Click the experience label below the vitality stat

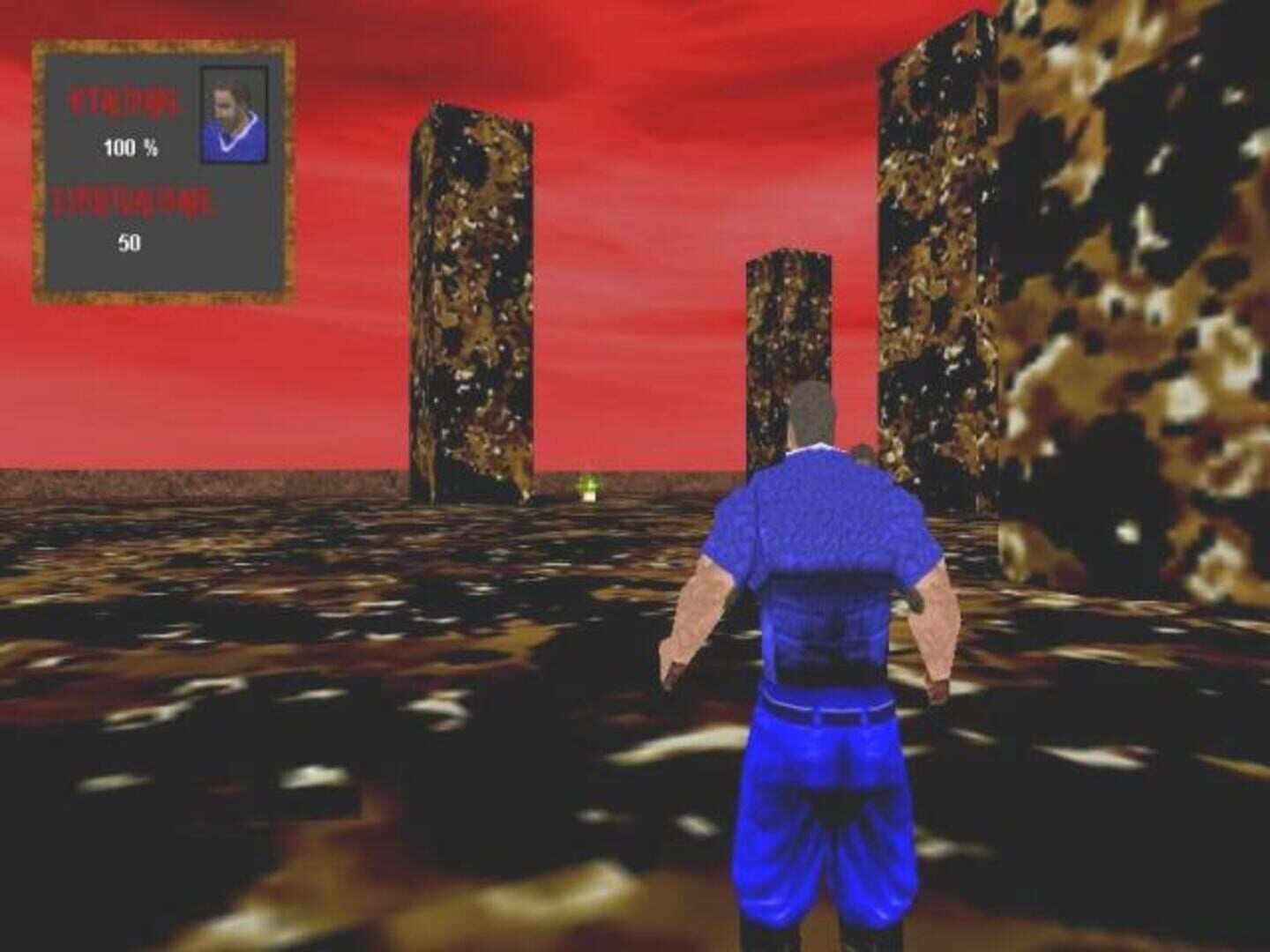pyautogui.click(x=132, y=203)
